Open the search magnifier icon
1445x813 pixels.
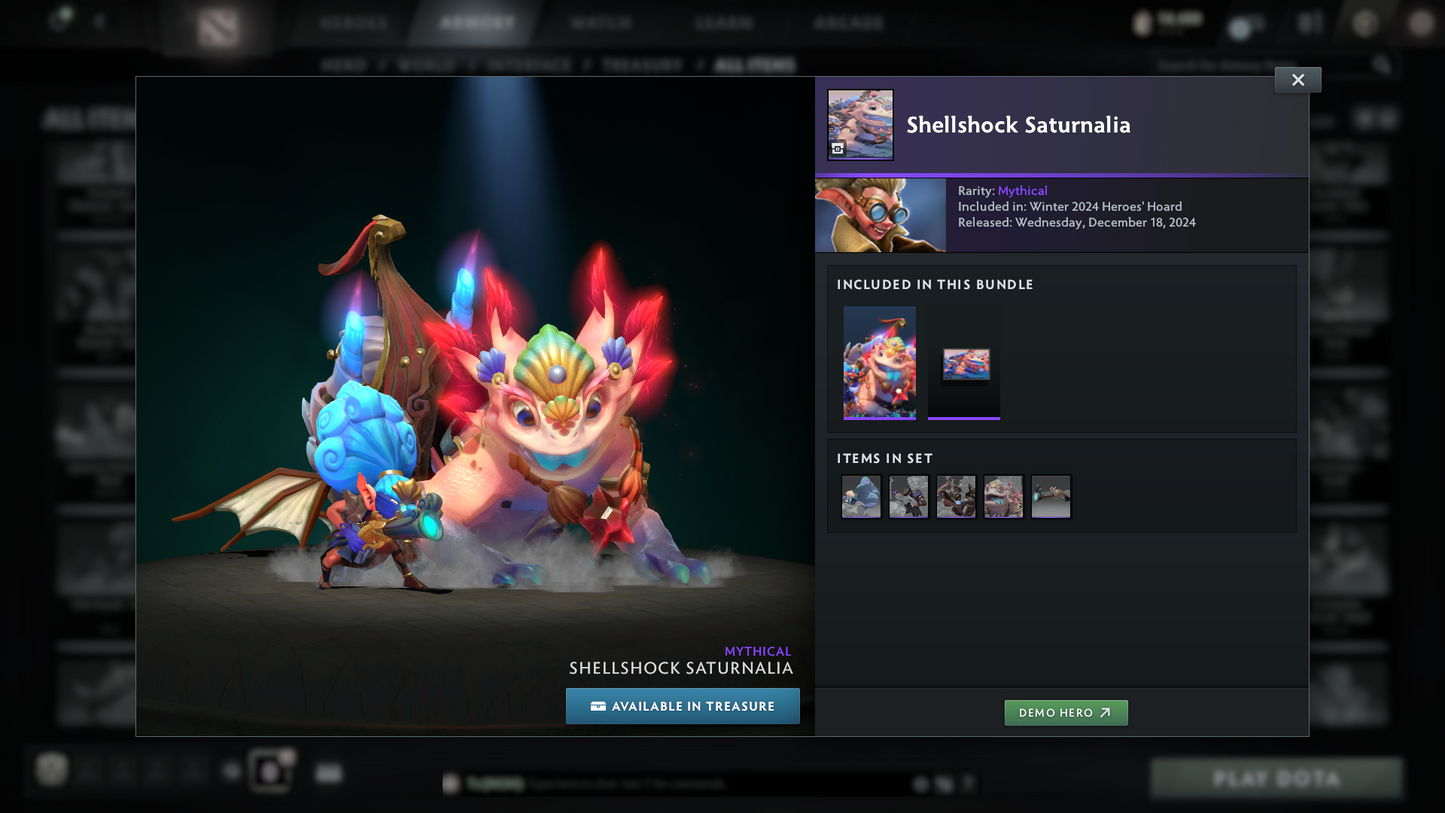click(1381, 63)
